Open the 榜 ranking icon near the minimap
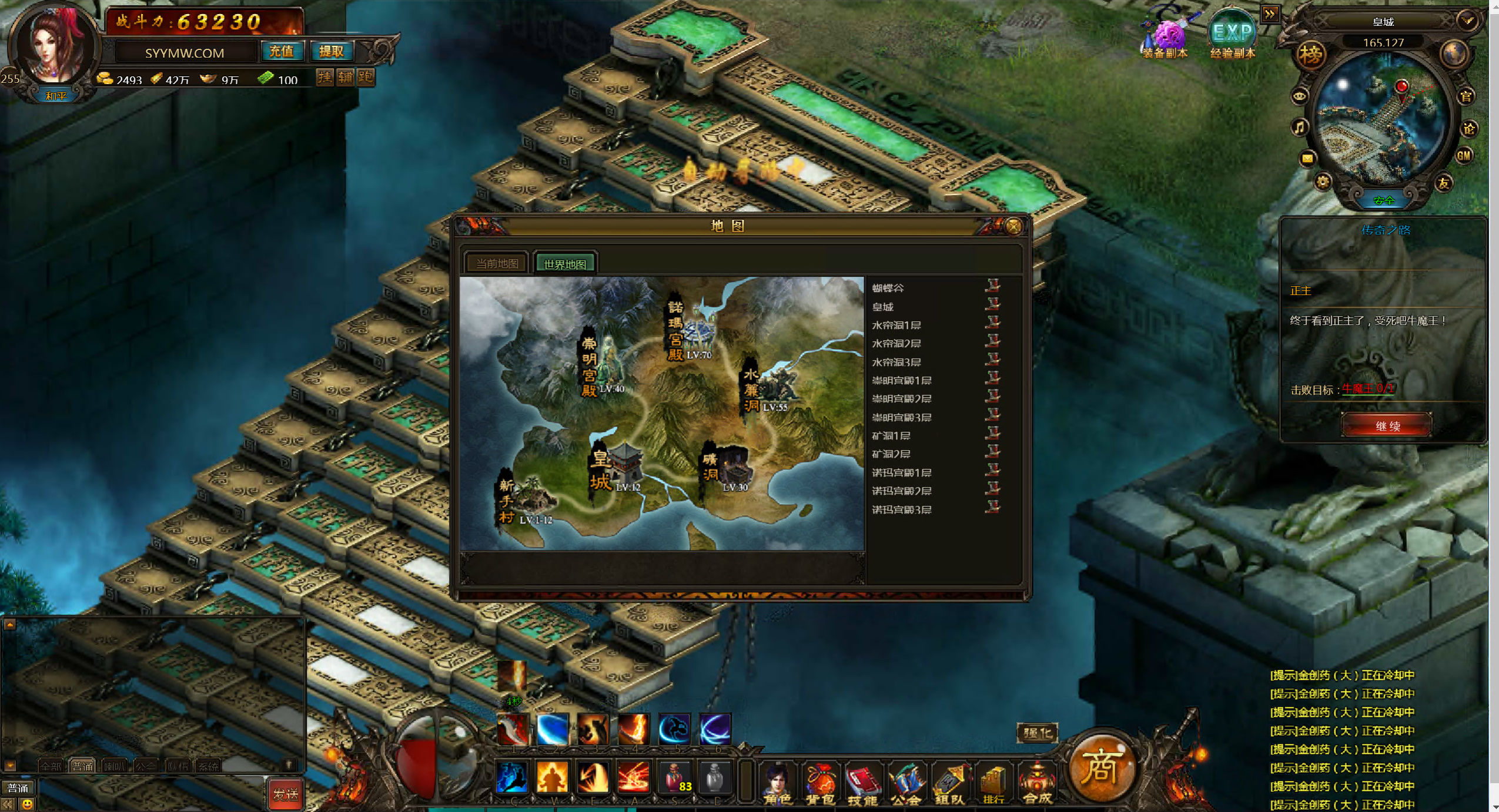The height and width of the screenshot is (812, 1499). coord(1310,55)
